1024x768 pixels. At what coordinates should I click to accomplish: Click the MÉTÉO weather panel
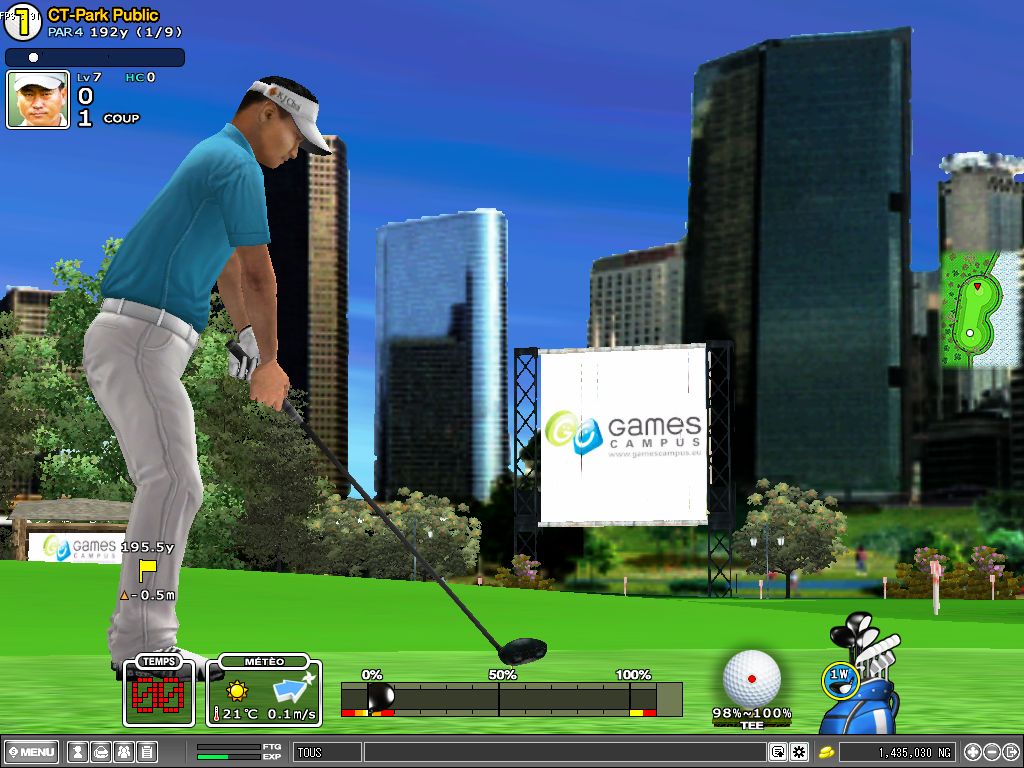pyautogui.click(x=264, y=692)
